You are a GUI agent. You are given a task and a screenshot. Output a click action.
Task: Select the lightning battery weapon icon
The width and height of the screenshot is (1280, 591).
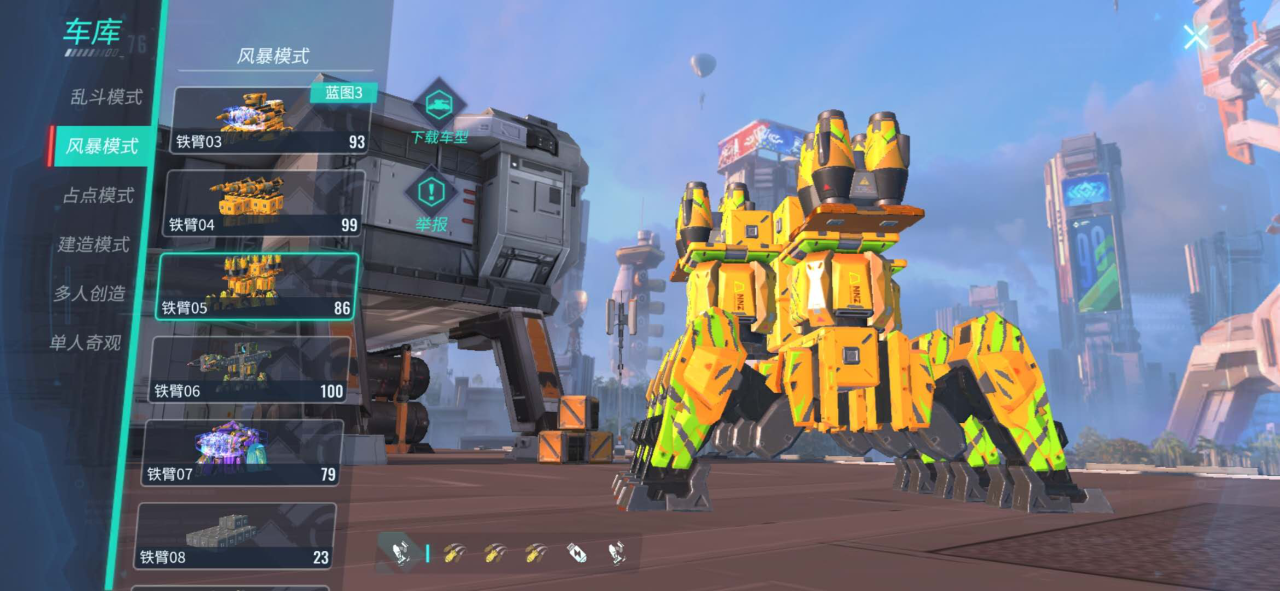pos(576,552)
